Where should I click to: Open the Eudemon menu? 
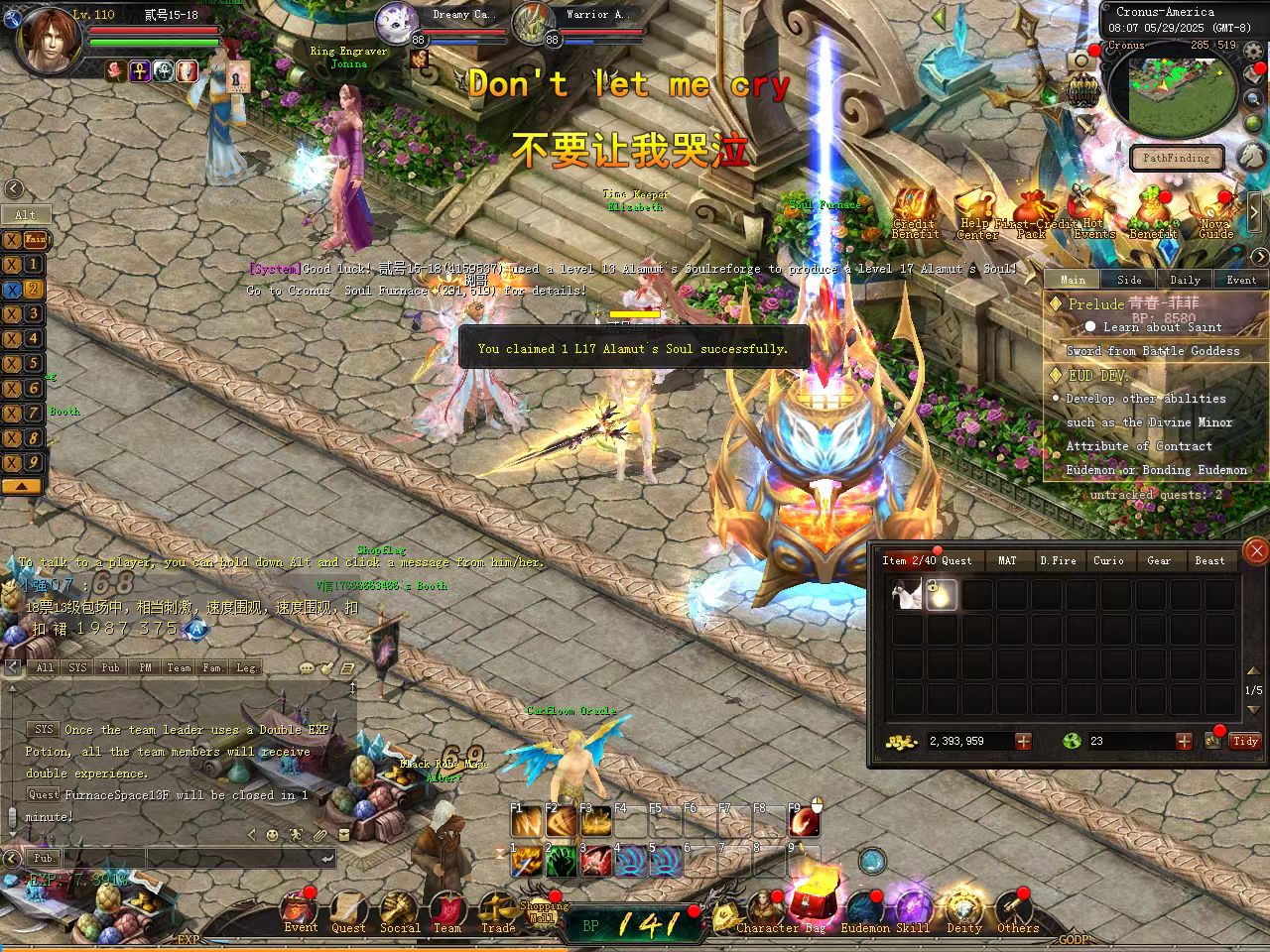click(x=864, y=911)
